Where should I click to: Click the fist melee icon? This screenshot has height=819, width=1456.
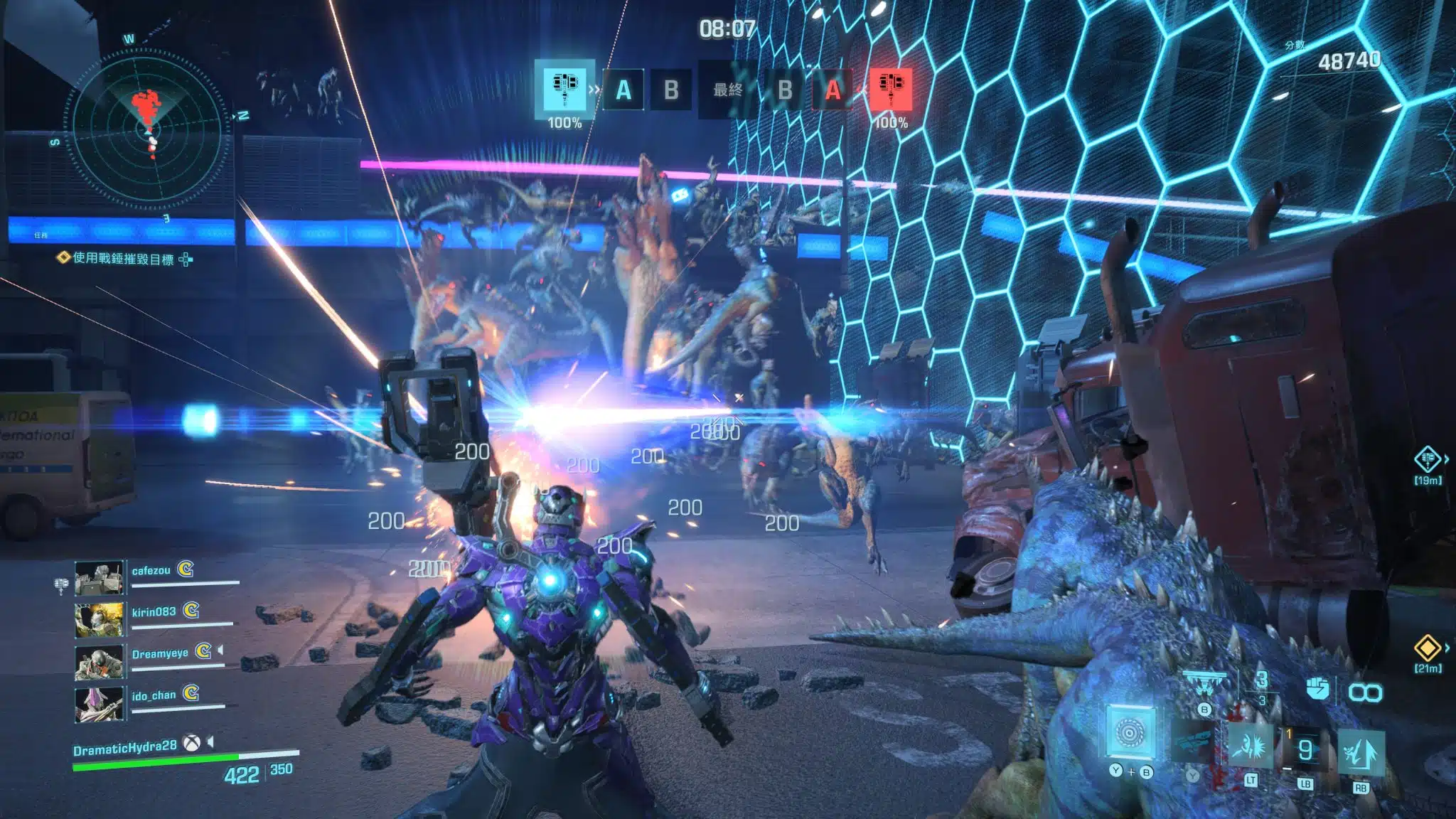tap(1317, 688)
